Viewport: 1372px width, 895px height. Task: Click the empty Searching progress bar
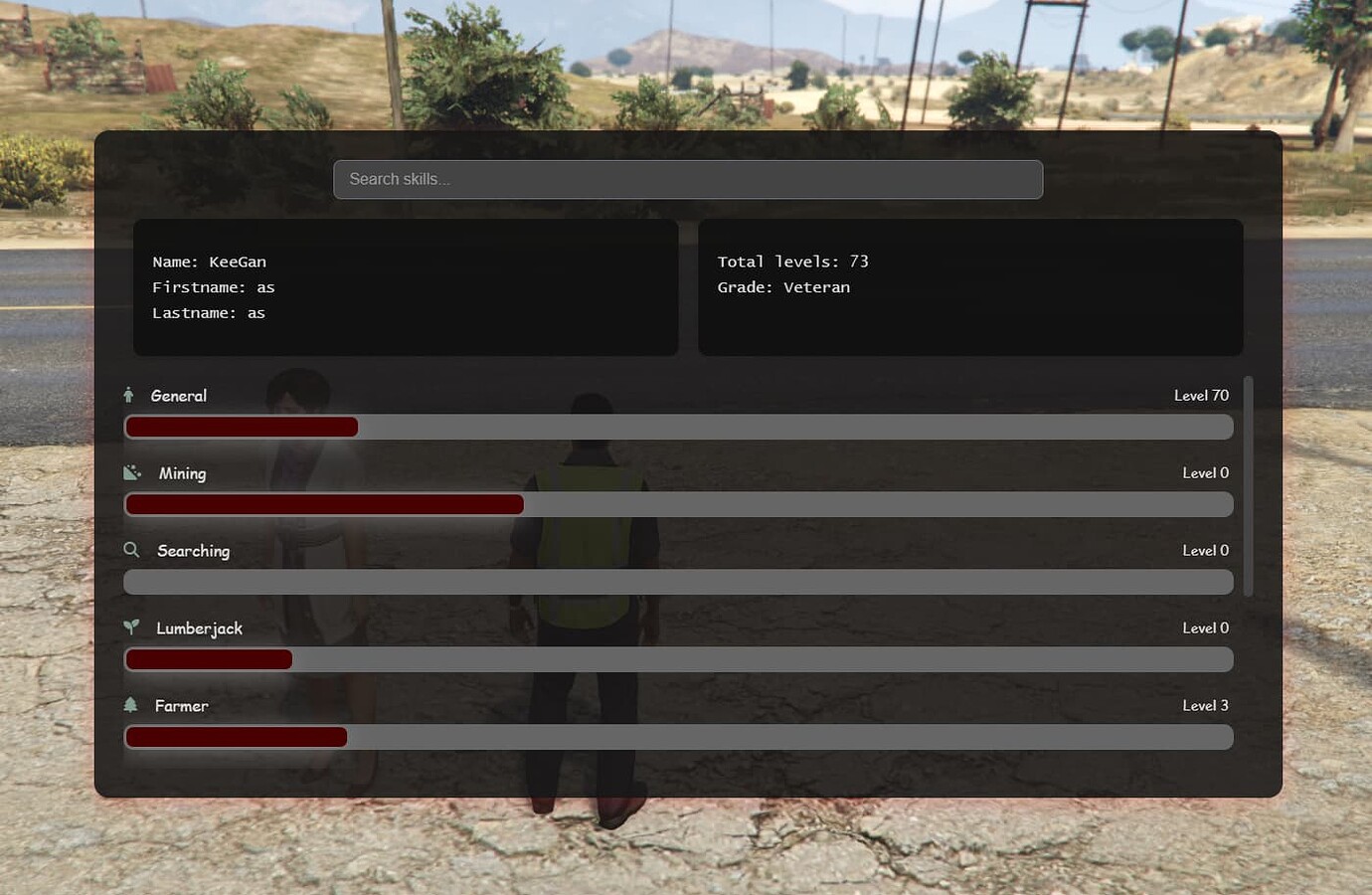pyautogui.click(x=678, y=581)
